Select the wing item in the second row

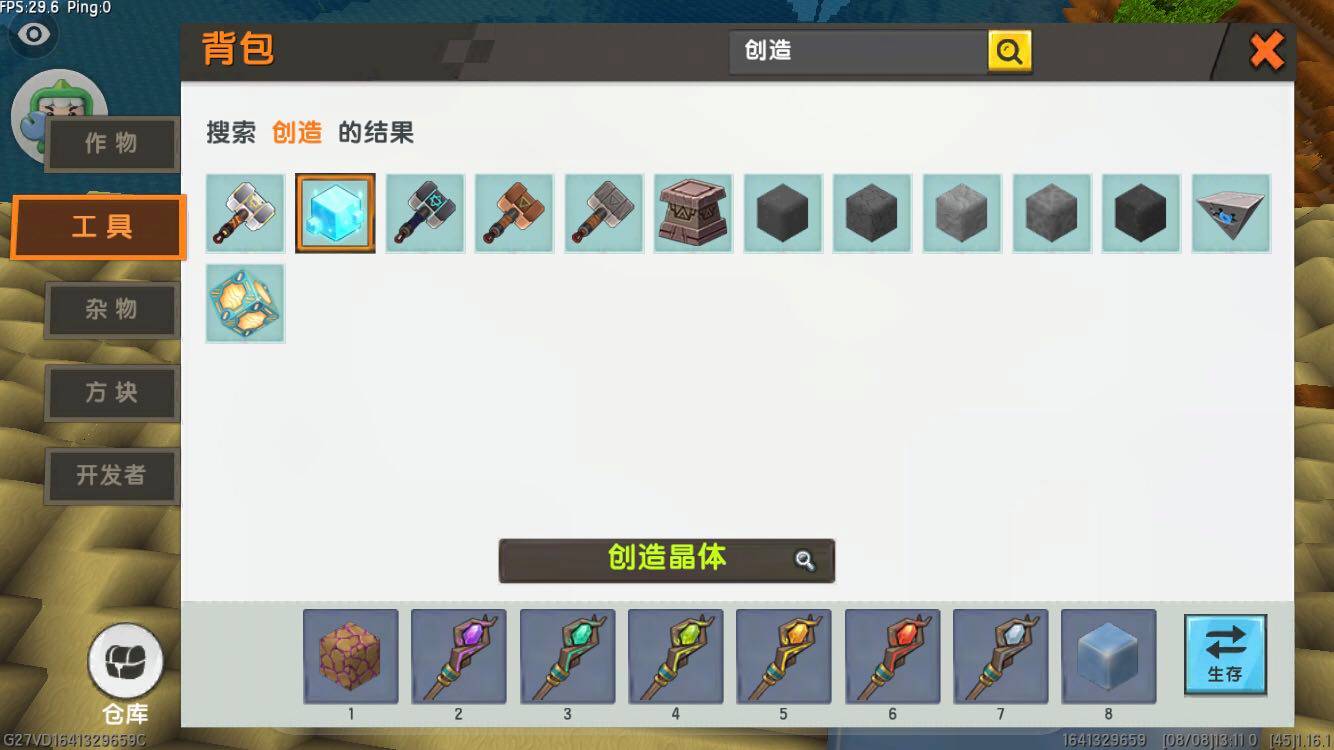pyautogui.click(x=245, y=303)
